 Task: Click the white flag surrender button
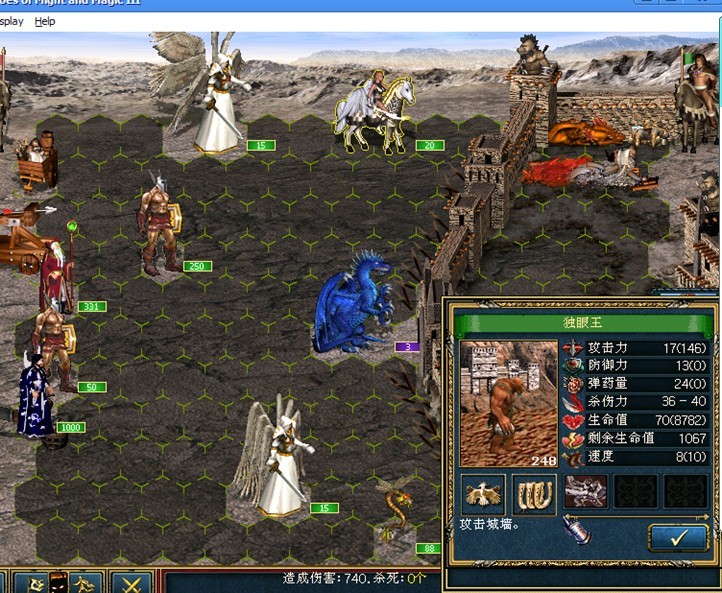click(34, 582)
